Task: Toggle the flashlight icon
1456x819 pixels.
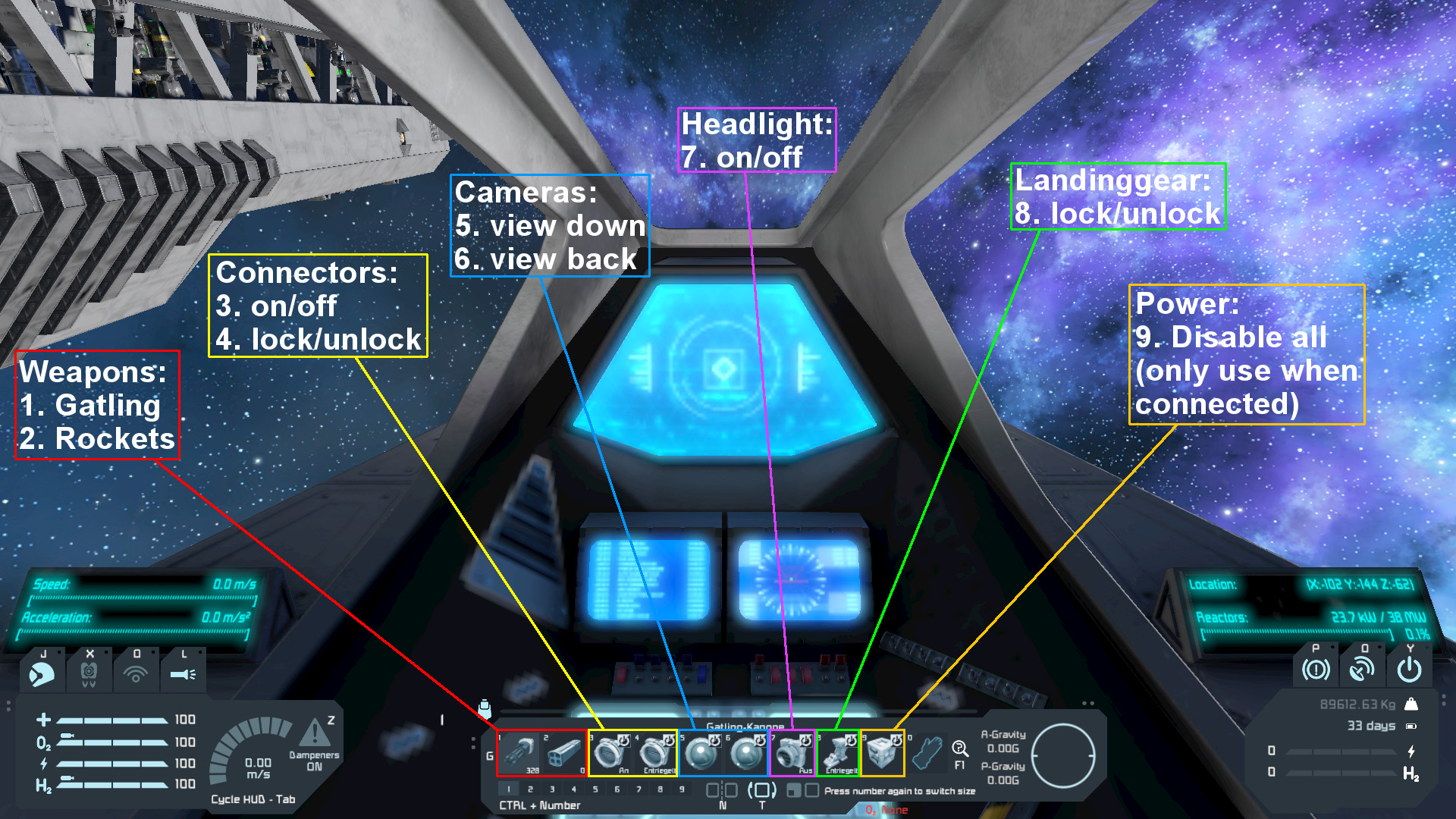Action: (183, 673)
